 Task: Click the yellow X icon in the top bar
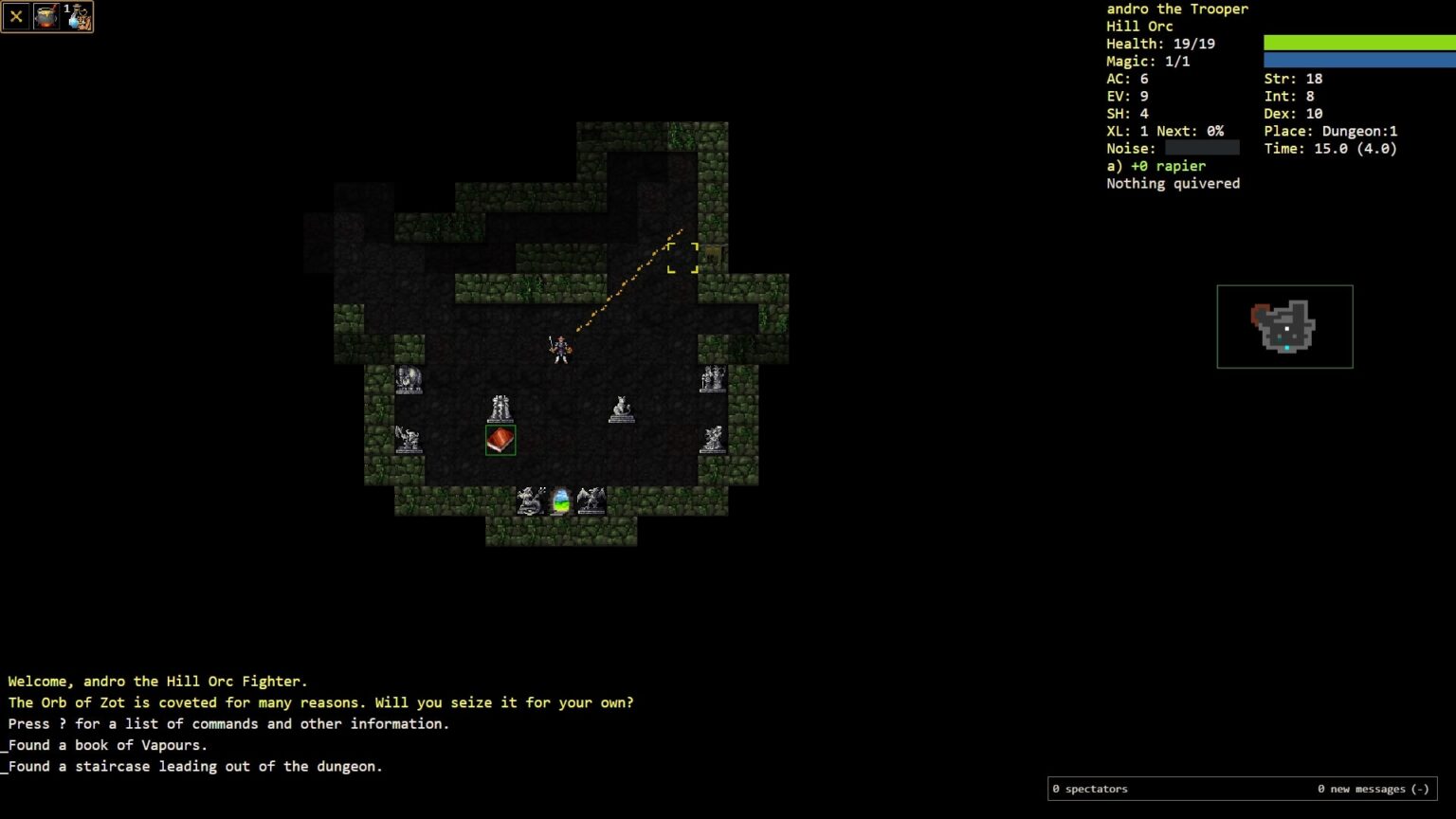click(x=16, y=17)
